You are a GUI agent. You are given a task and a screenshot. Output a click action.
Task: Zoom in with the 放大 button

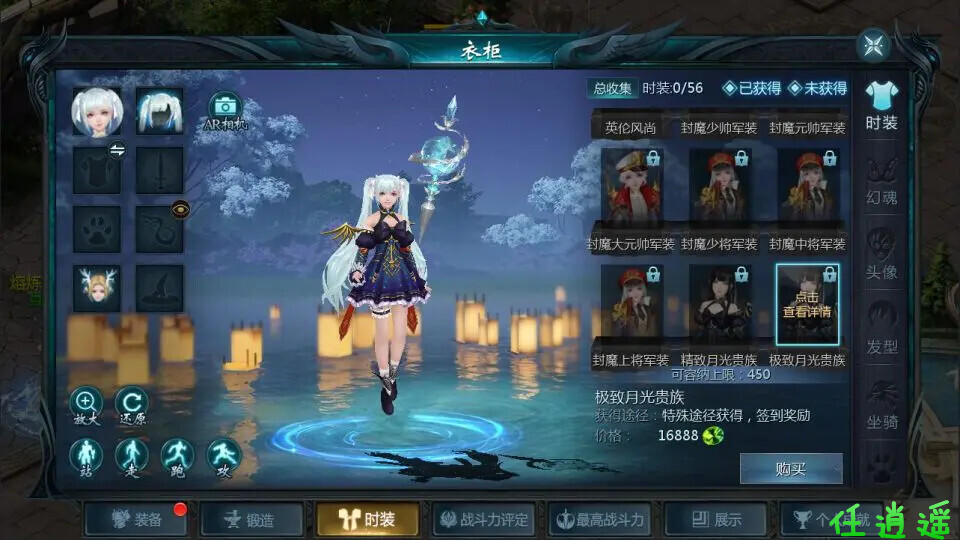point(86,405)
